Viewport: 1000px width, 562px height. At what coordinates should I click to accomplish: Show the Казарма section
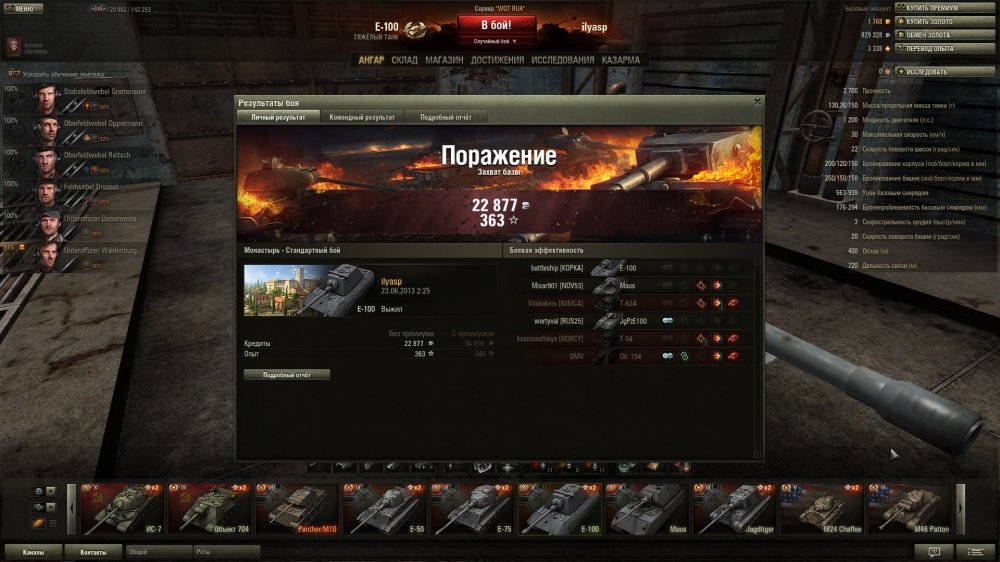(x=621, y=60)
